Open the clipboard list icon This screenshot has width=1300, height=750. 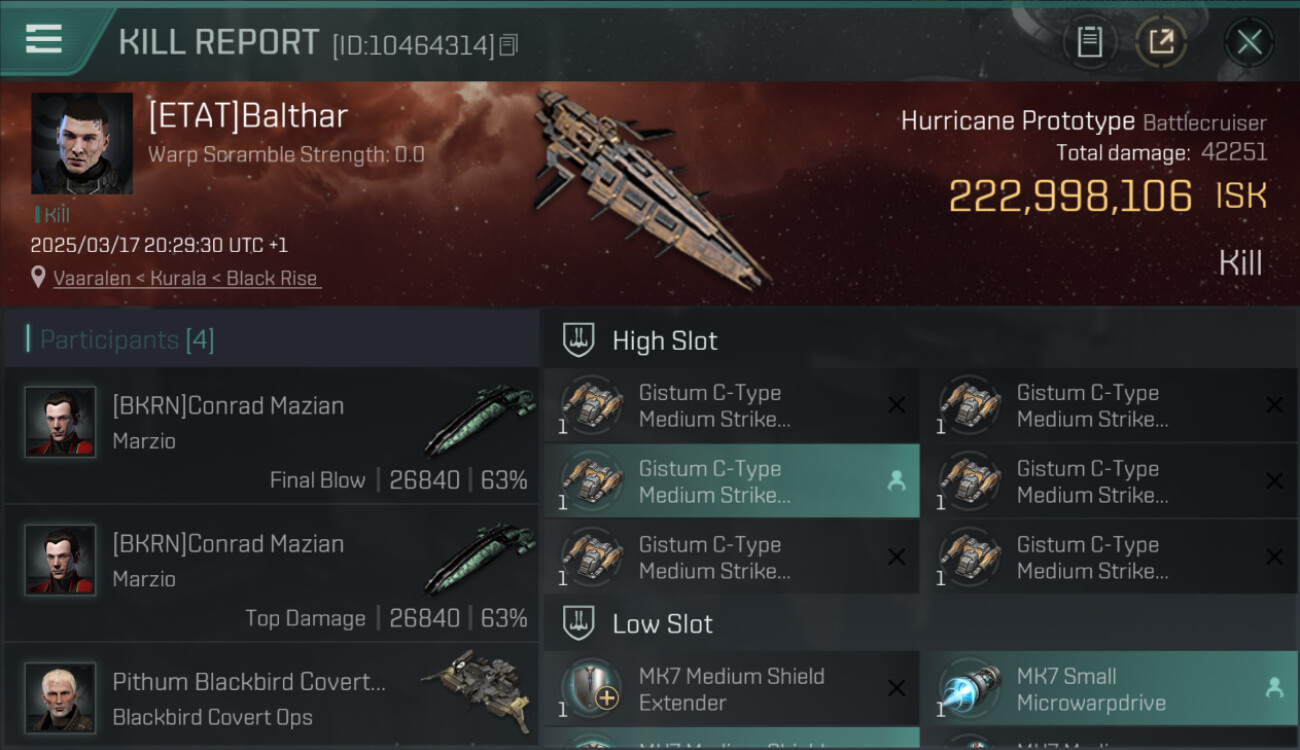coord(1089,42)
